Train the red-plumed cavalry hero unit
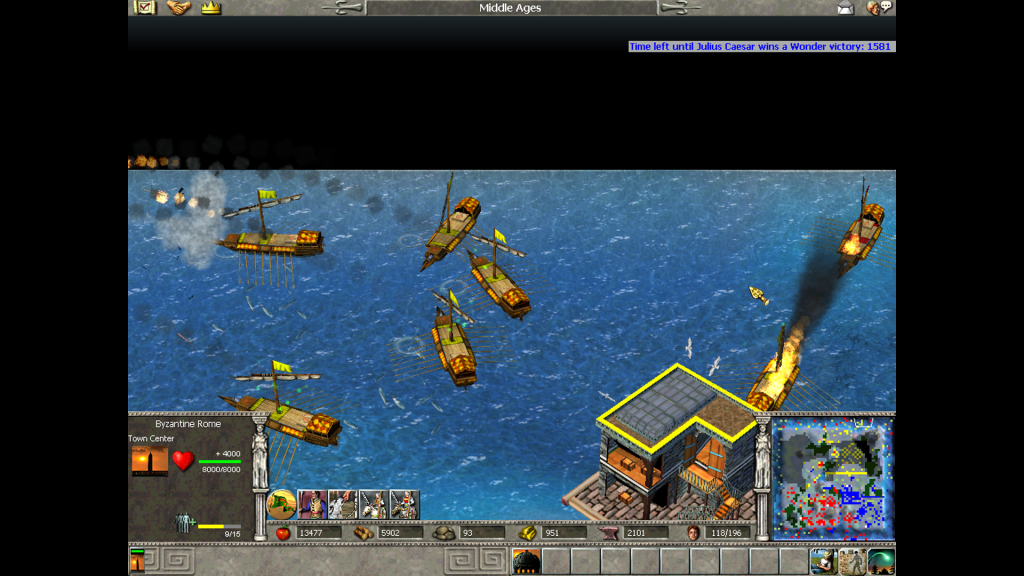Viewport: 1024px width, 576px height. pyautogui.click(x=404, y=504)
